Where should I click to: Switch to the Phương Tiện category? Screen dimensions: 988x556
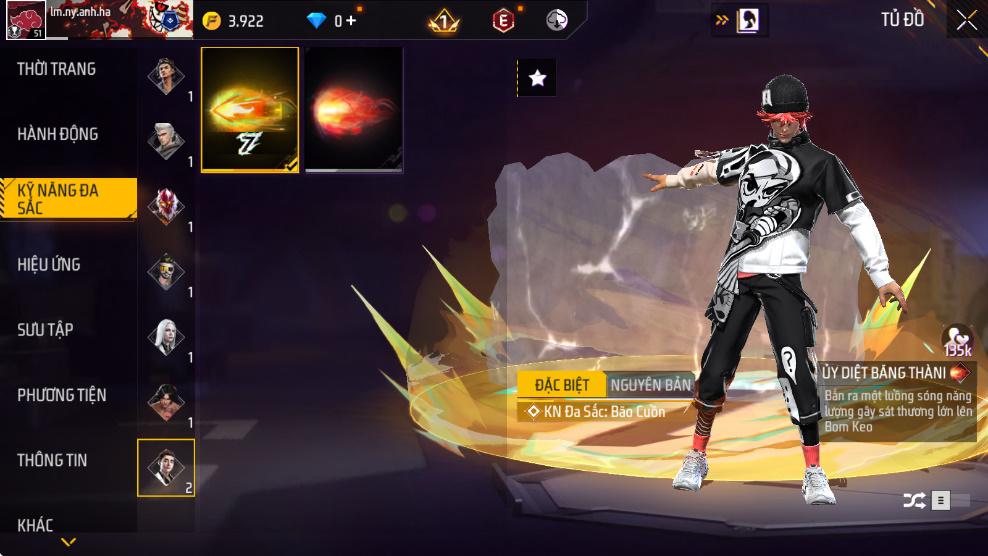[x=62, y=395]
